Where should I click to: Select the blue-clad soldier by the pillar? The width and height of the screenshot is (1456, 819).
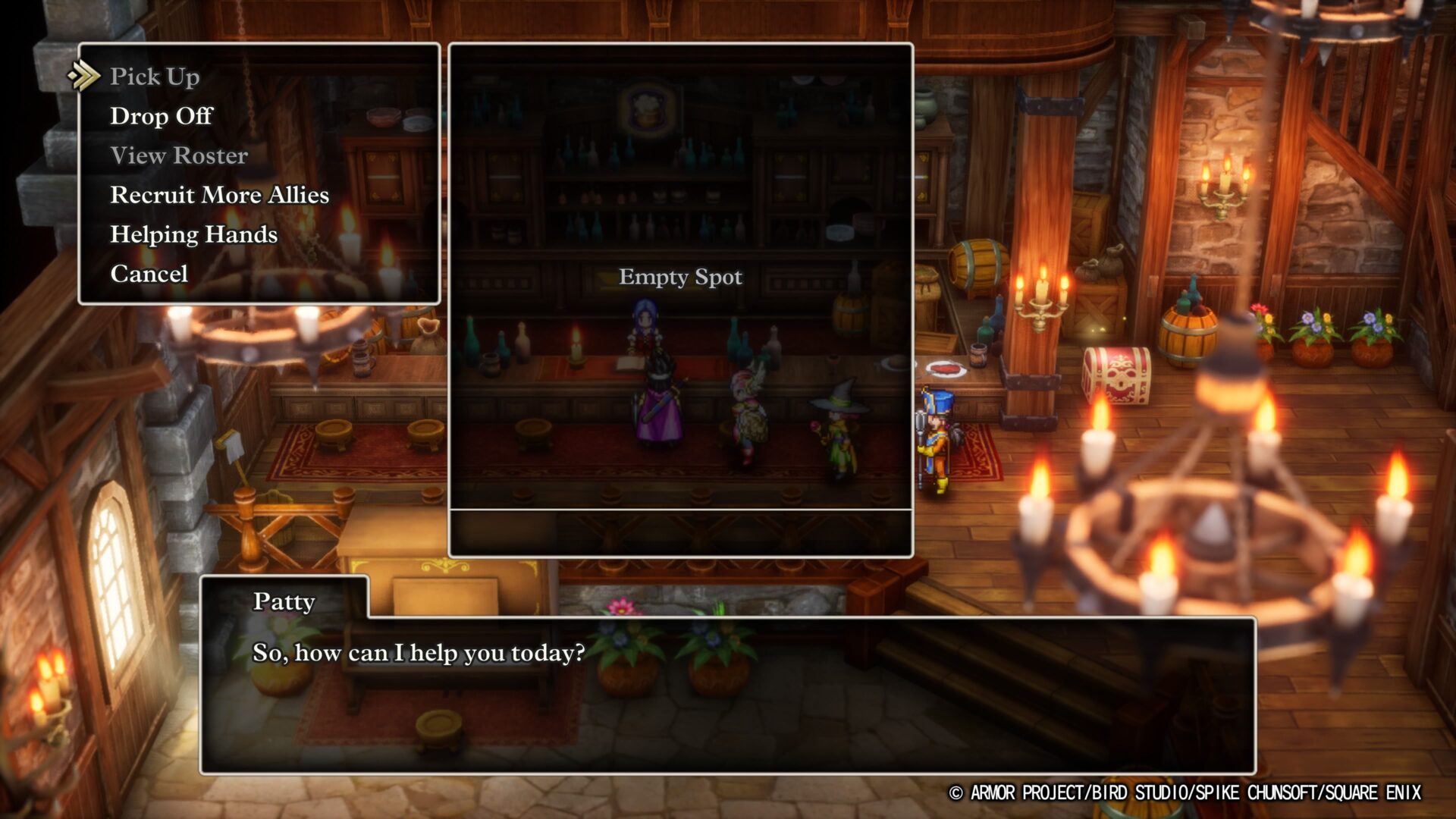click(x=934, y=432)
